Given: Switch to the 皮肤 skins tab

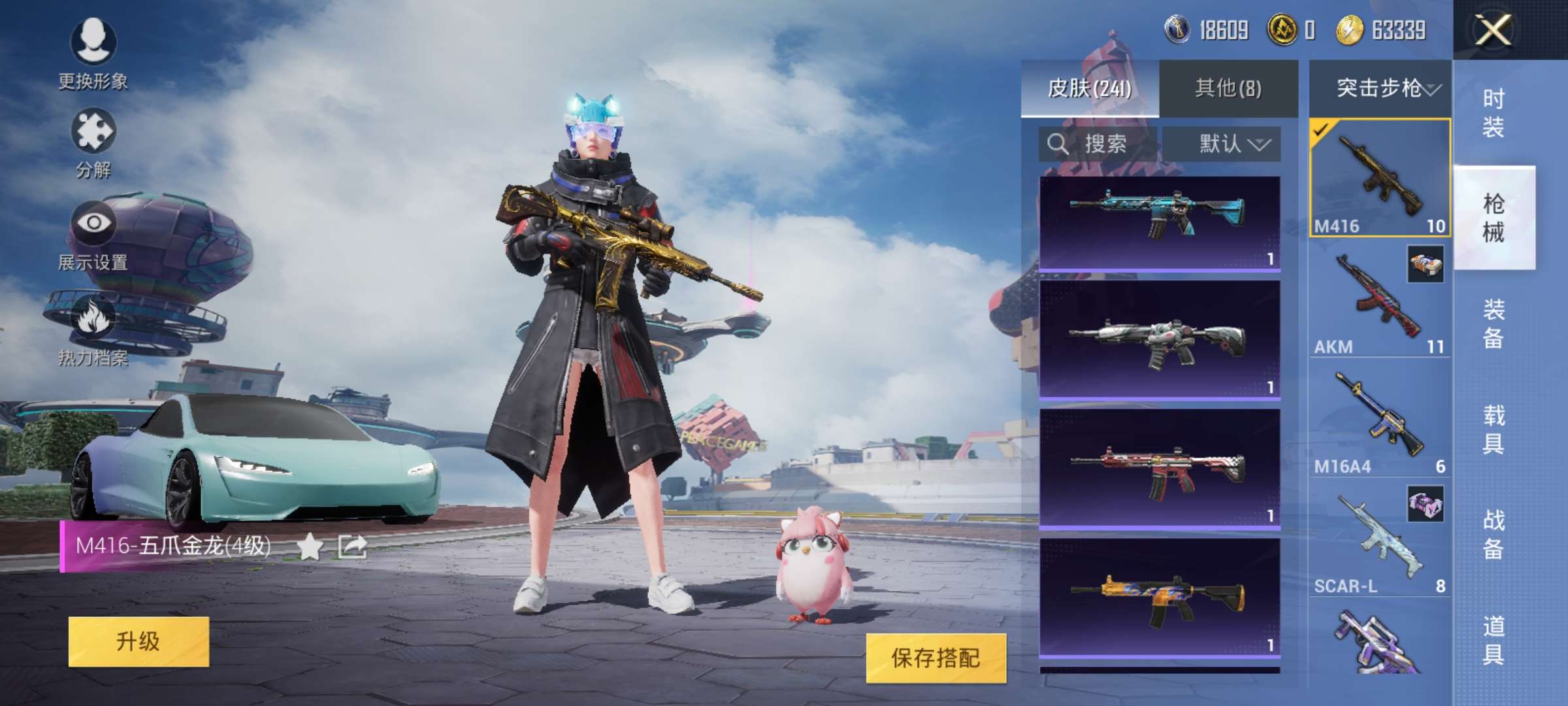Looking at the screenshot, I should (1090, 88).
